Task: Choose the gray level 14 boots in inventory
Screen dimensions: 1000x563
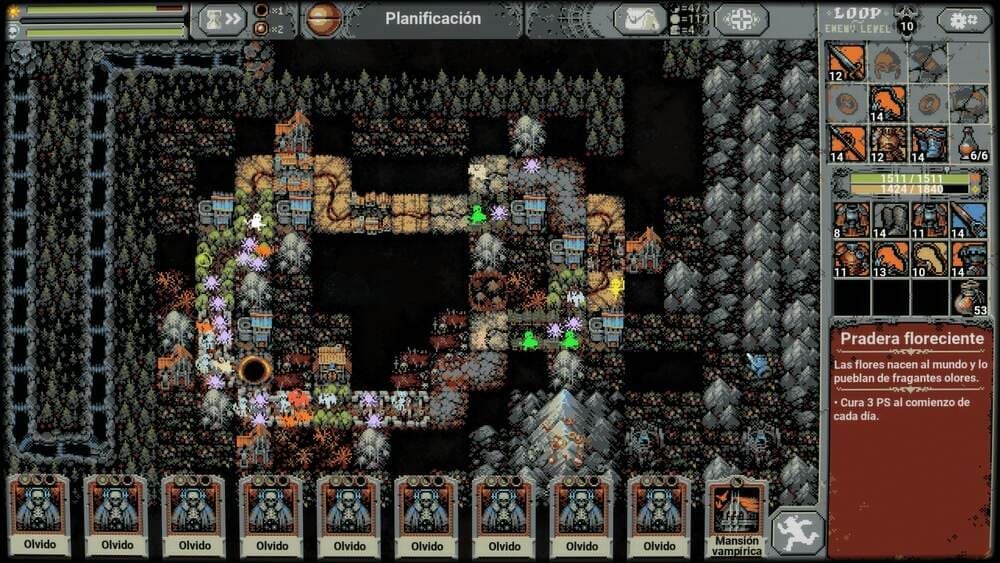Action: [x=889, y=220]
